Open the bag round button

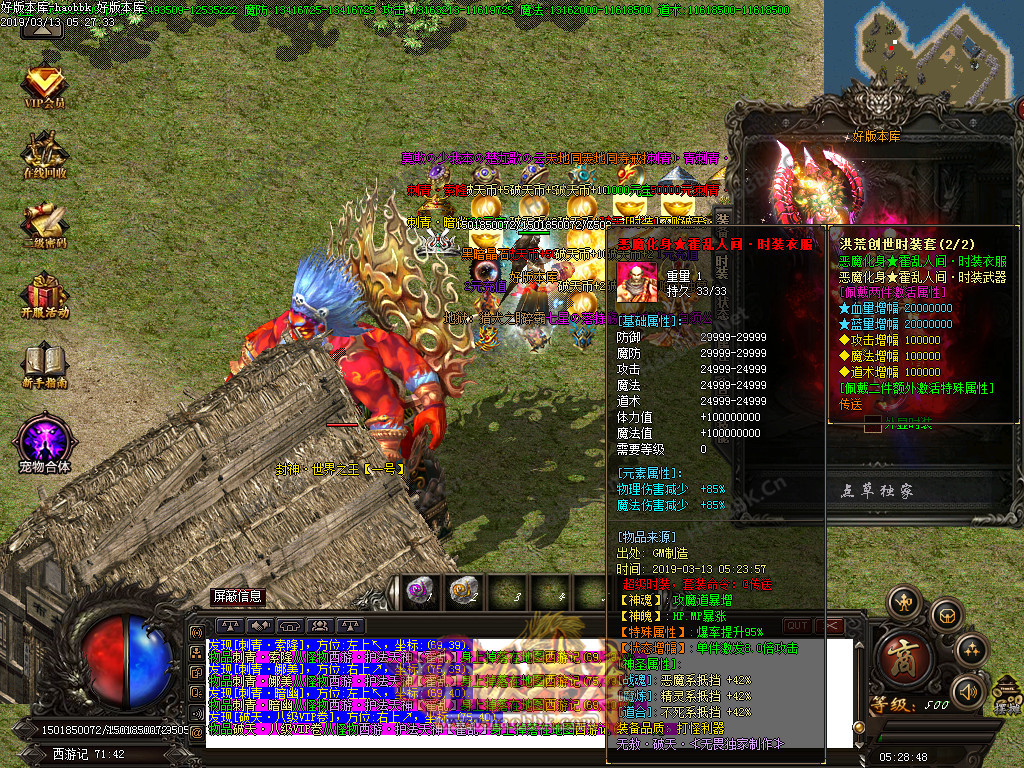(x=945, y=614)
